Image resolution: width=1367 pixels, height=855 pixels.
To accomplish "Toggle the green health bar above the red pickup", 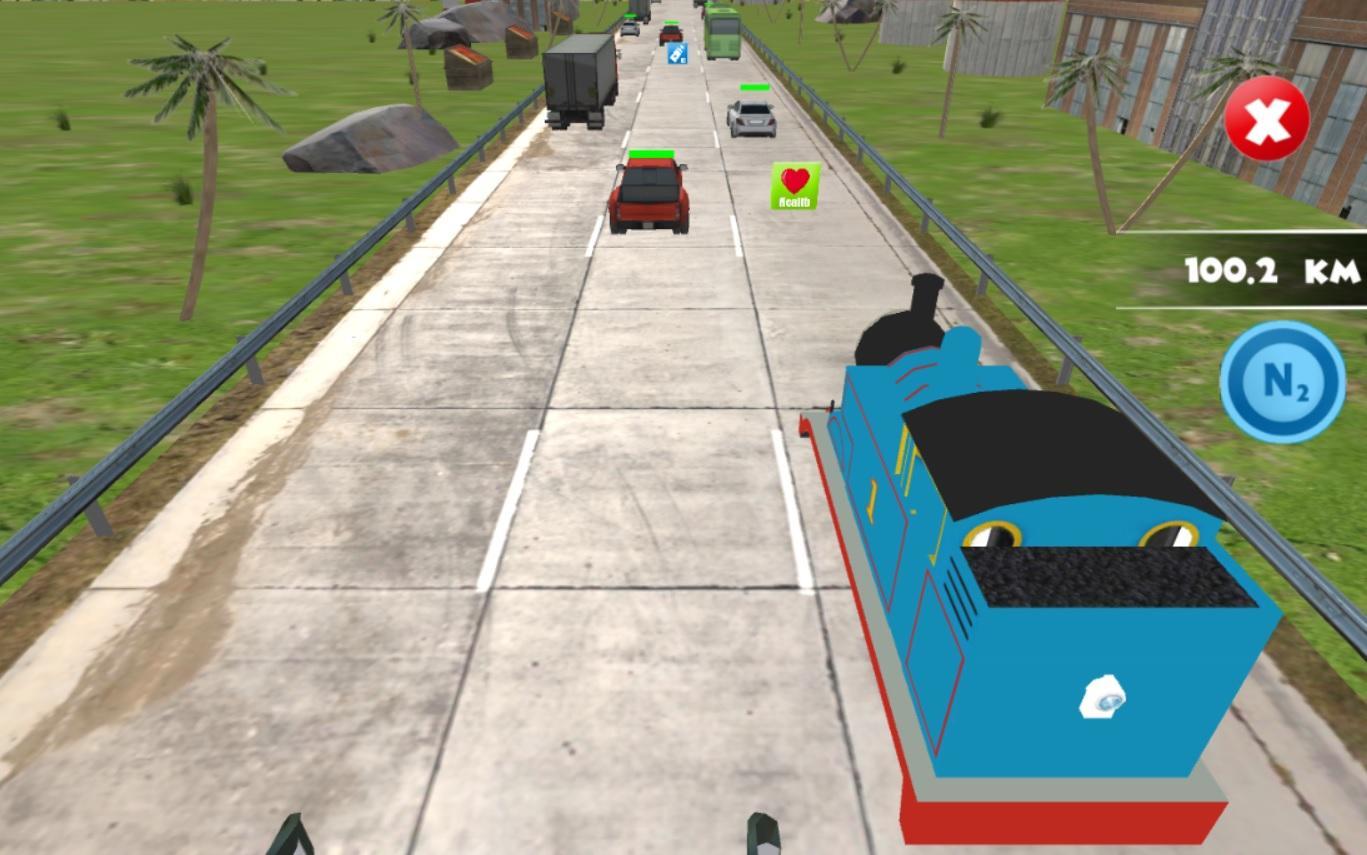I will [x=651, y=151].
